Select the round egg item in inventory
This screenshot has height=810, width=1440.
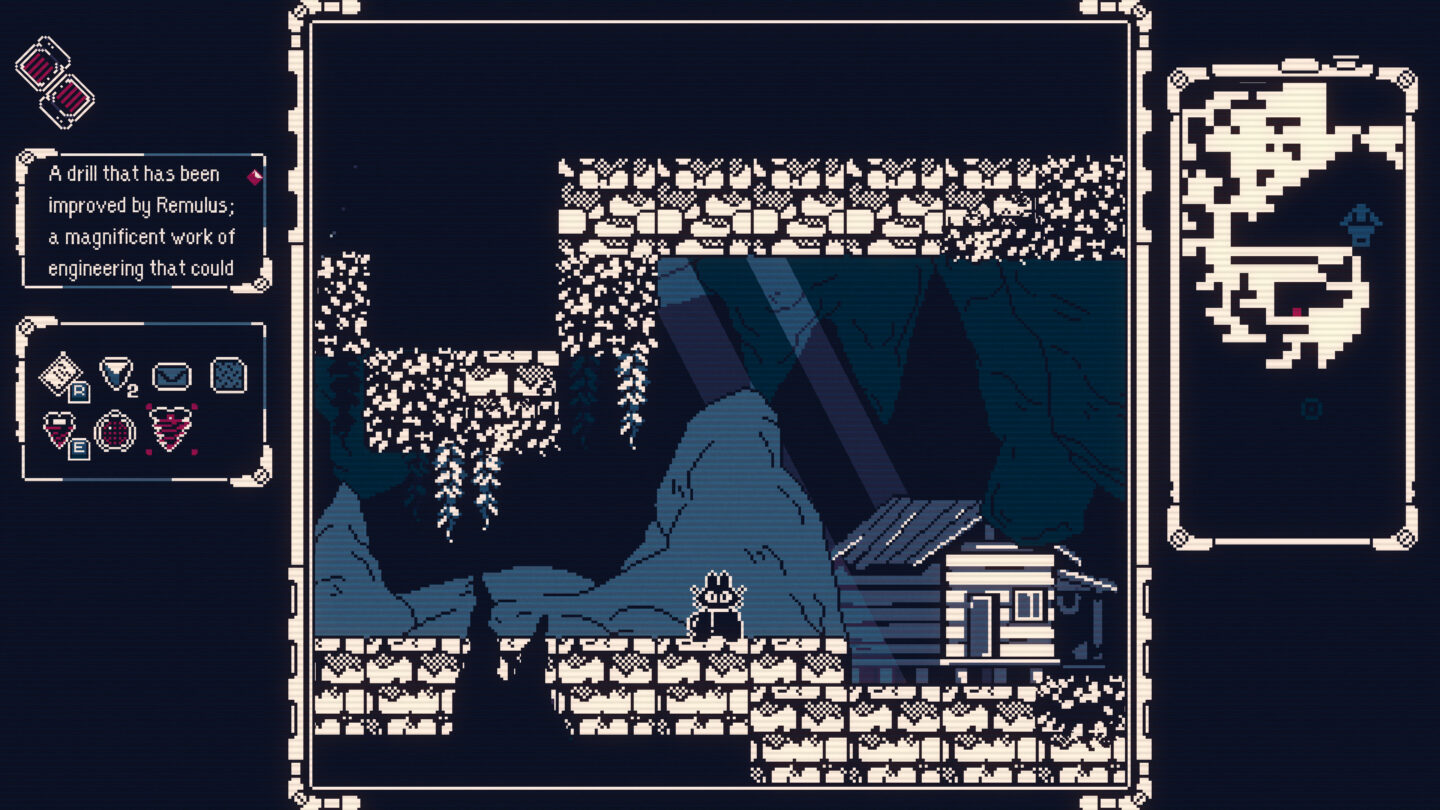(116, 431)
